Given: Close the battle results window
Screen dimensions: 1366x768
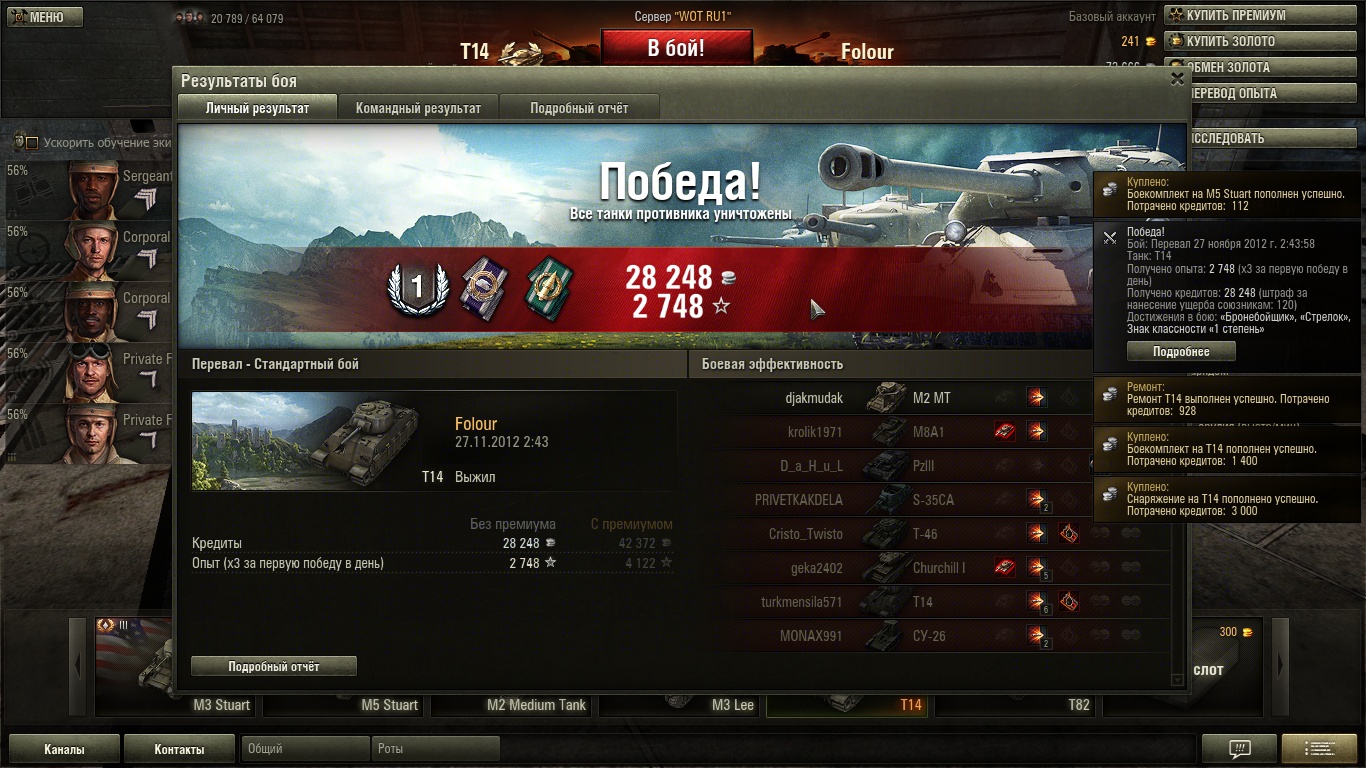Looking at the screenshot, I should point(1177,79).
